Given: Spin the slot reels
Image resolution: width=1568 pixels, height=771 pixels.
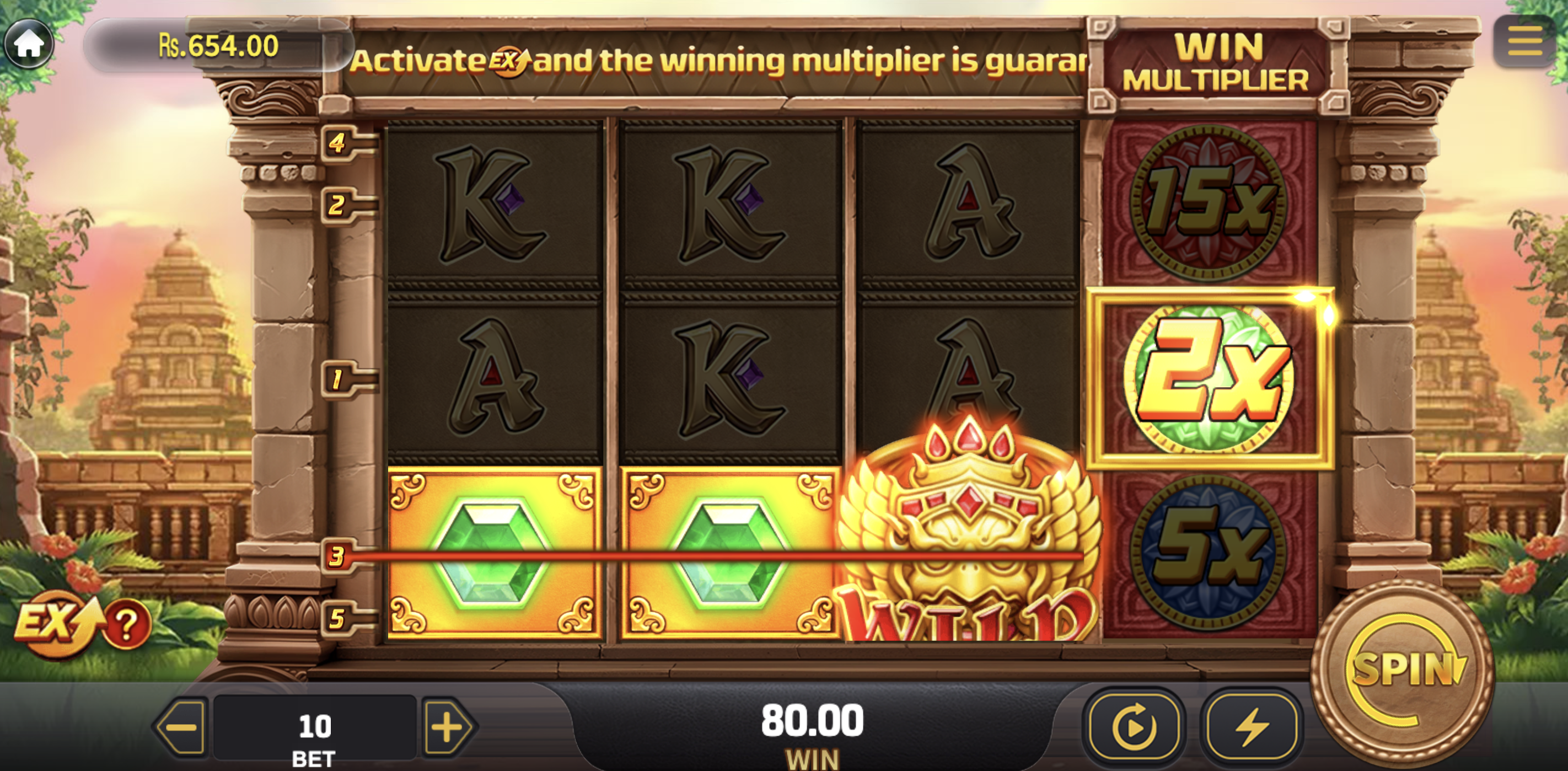Looking at the screenshot, I should (1404, 670).
